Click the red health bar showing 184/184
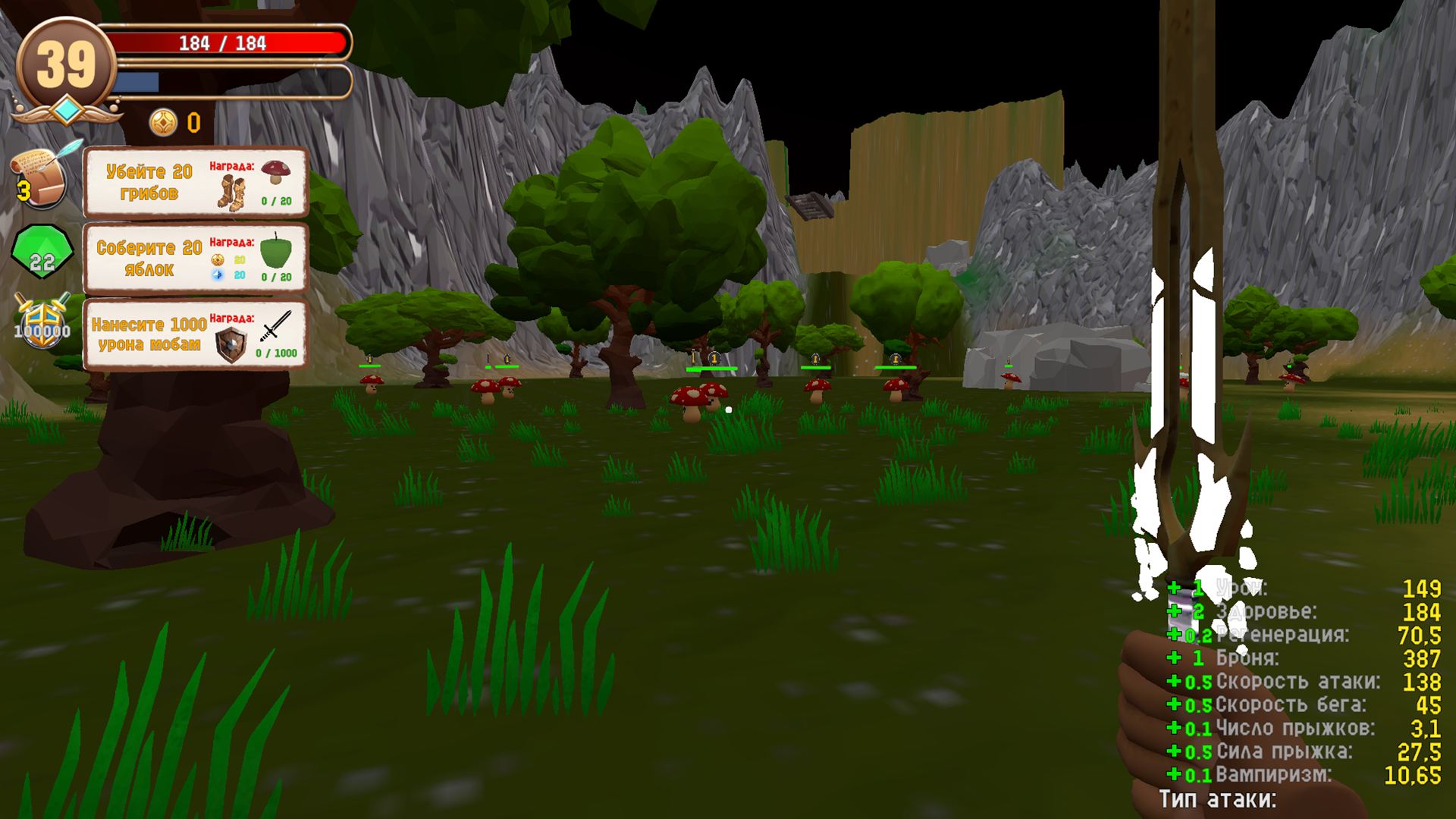The height and width of the screenshot is (819, 1456). 224,43
